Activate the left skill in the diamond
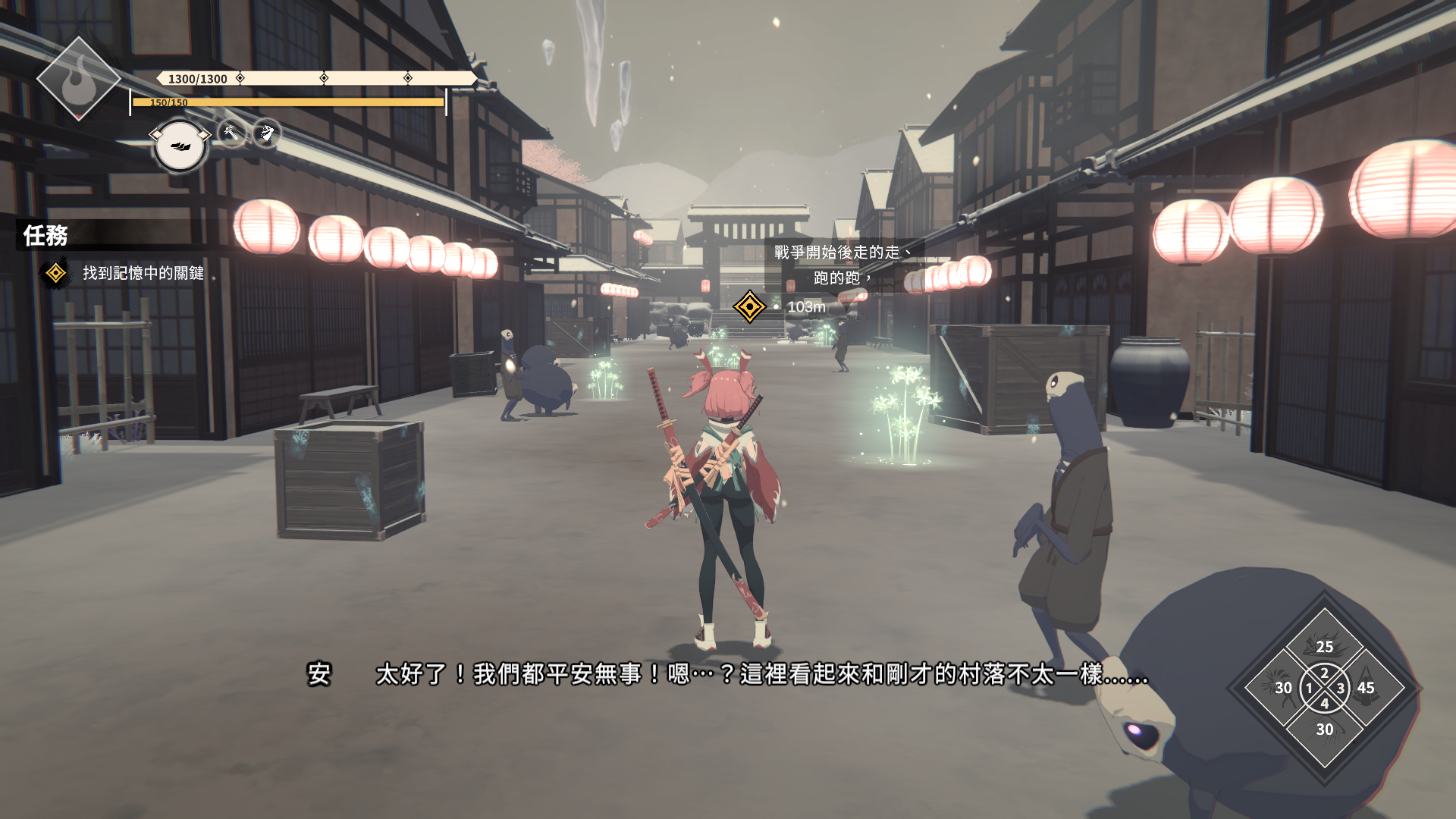 point(1282,688)
